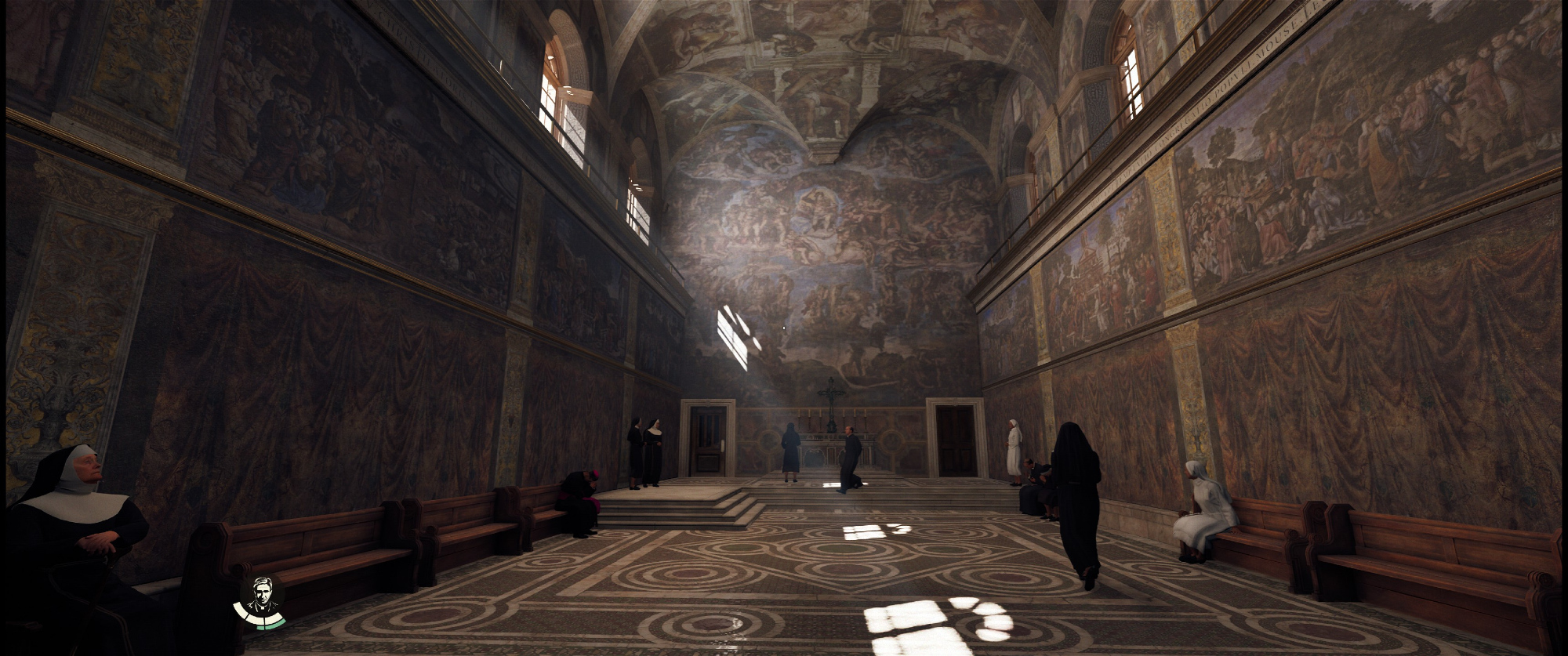The image size is (1568, 656).
Task: Click the character portrait HUD icon
Action: 261,598
